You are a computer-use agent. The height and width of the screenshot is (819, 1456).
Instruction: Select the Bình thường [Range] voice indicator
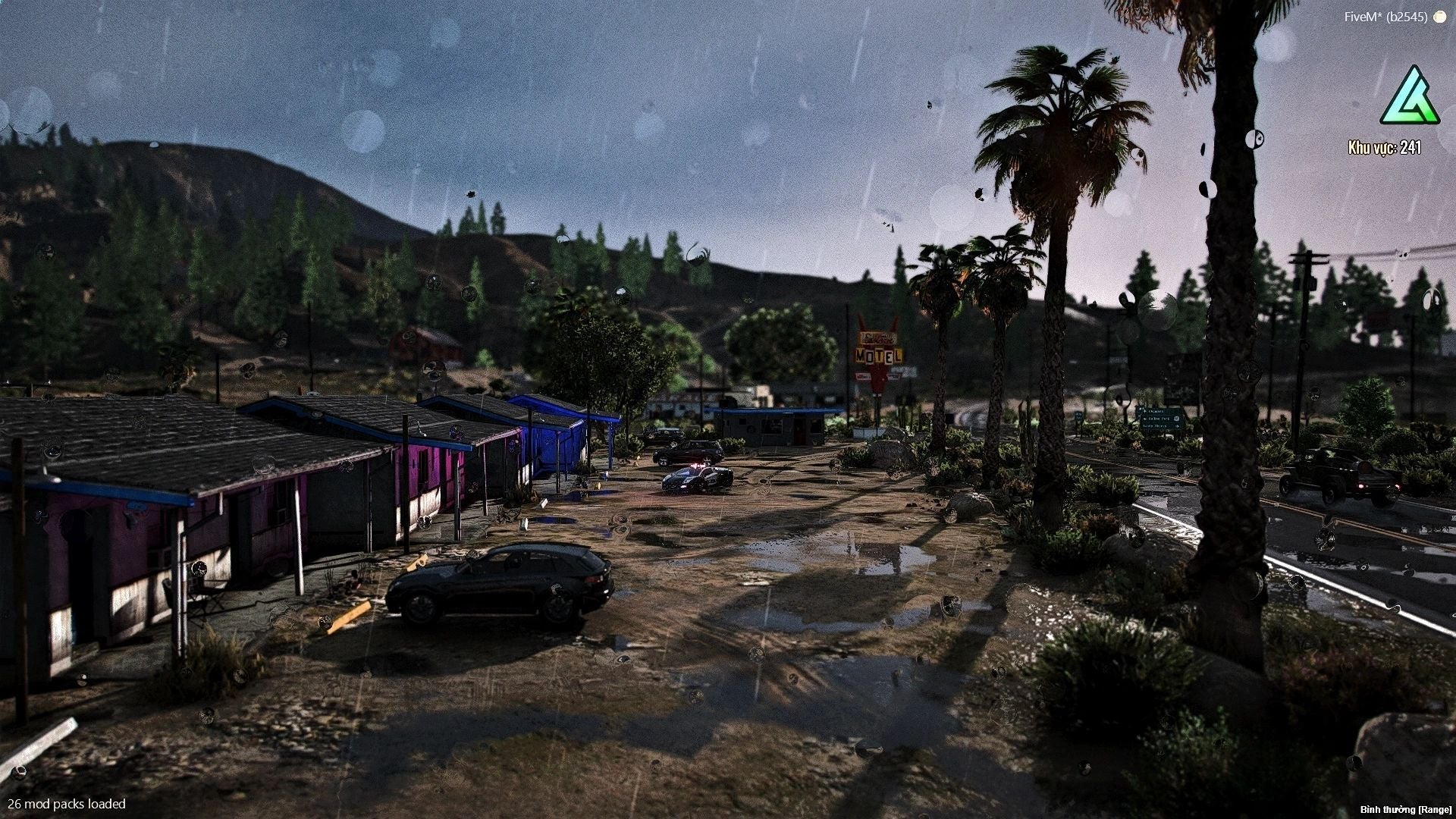pos(1405,810)
